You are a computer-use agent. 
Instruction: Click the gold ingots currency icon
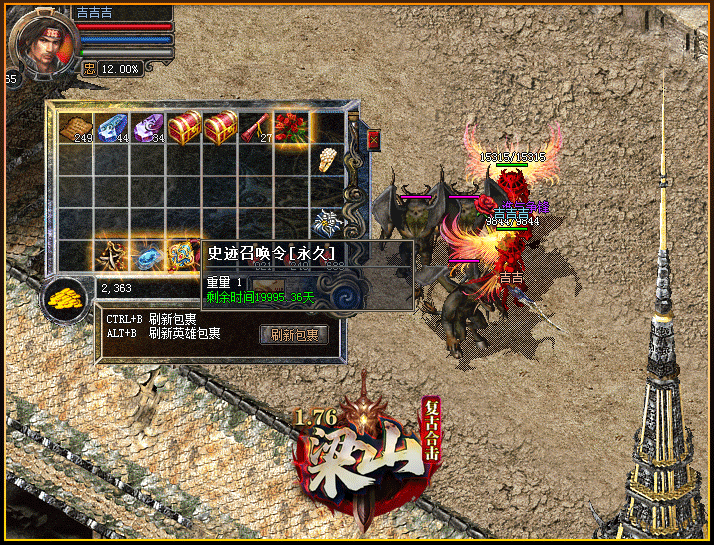pyautogui.click(x=66, y=298)
